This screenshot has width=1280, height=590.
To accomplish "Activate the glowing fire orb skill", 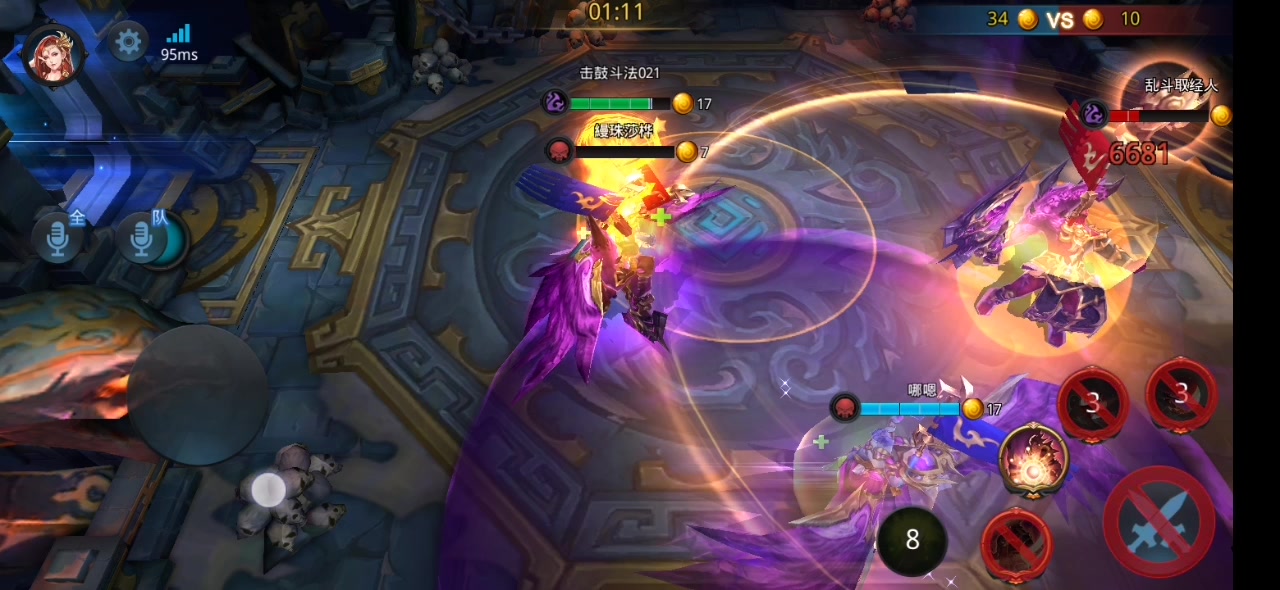I will (1033, 459).
